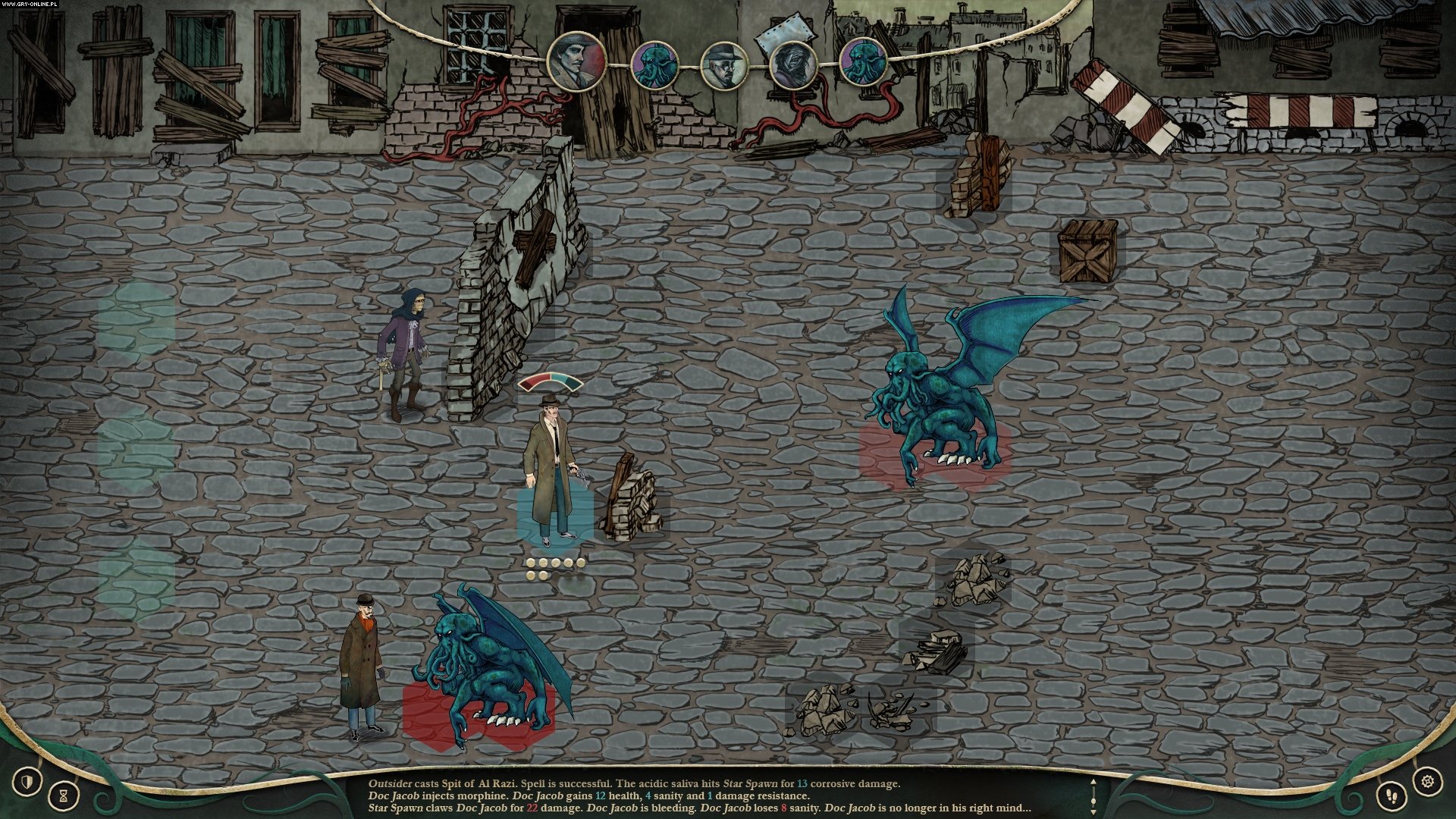
Task: Click the combat log scroll up arrow
Action: pyautogui.click(x=1093, y=782)
